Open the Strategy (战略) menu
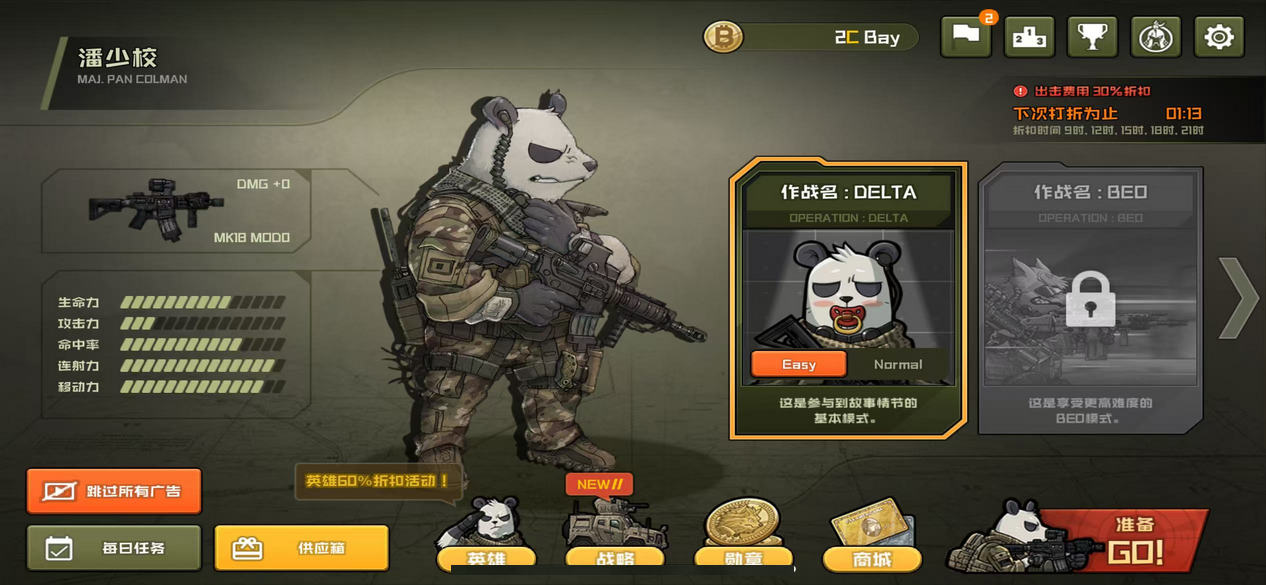This screenshot has height=585, width=1266. 613,540
